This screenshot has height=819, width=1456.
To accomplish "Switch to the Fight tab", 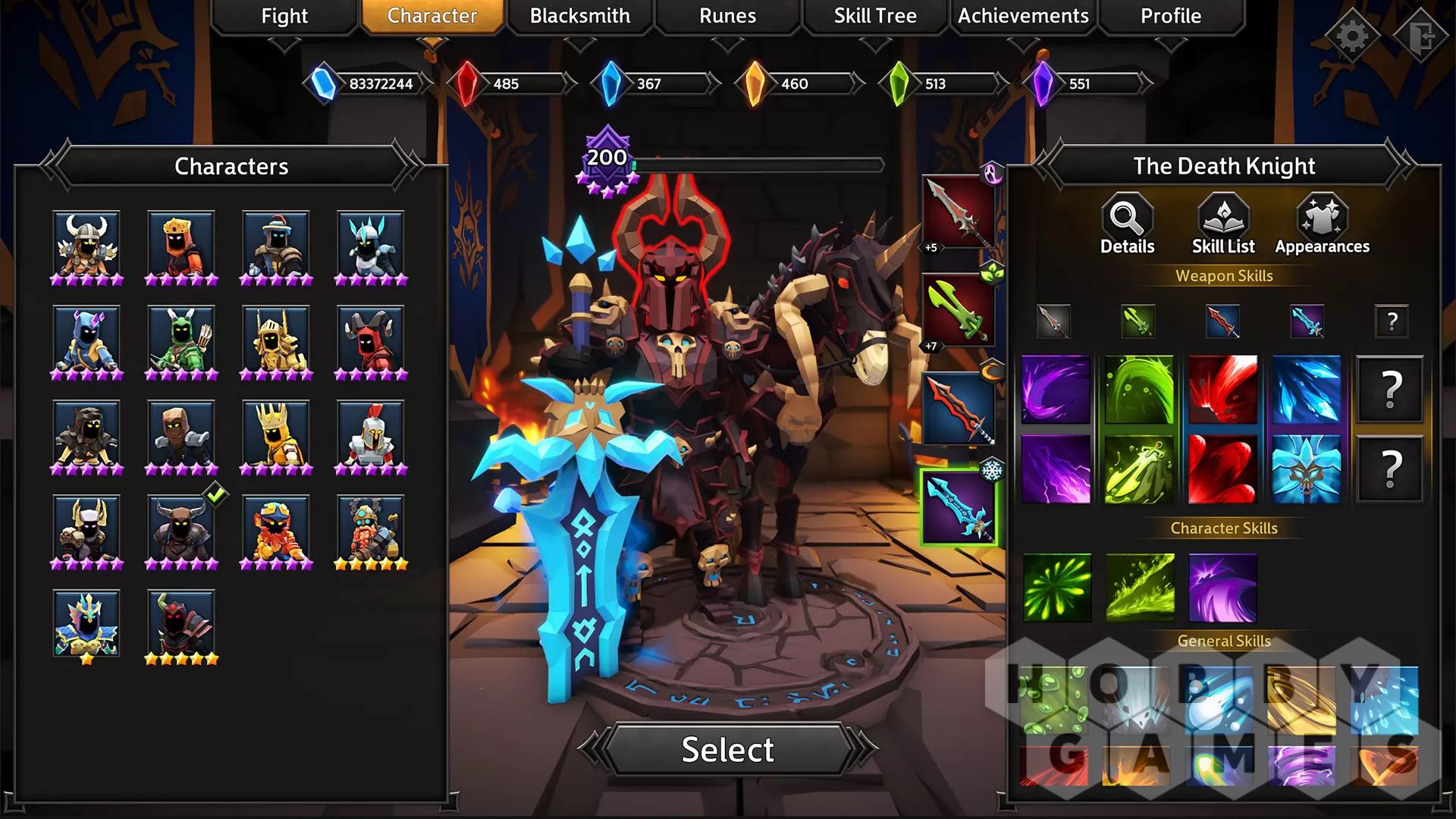I will (284, 16).
